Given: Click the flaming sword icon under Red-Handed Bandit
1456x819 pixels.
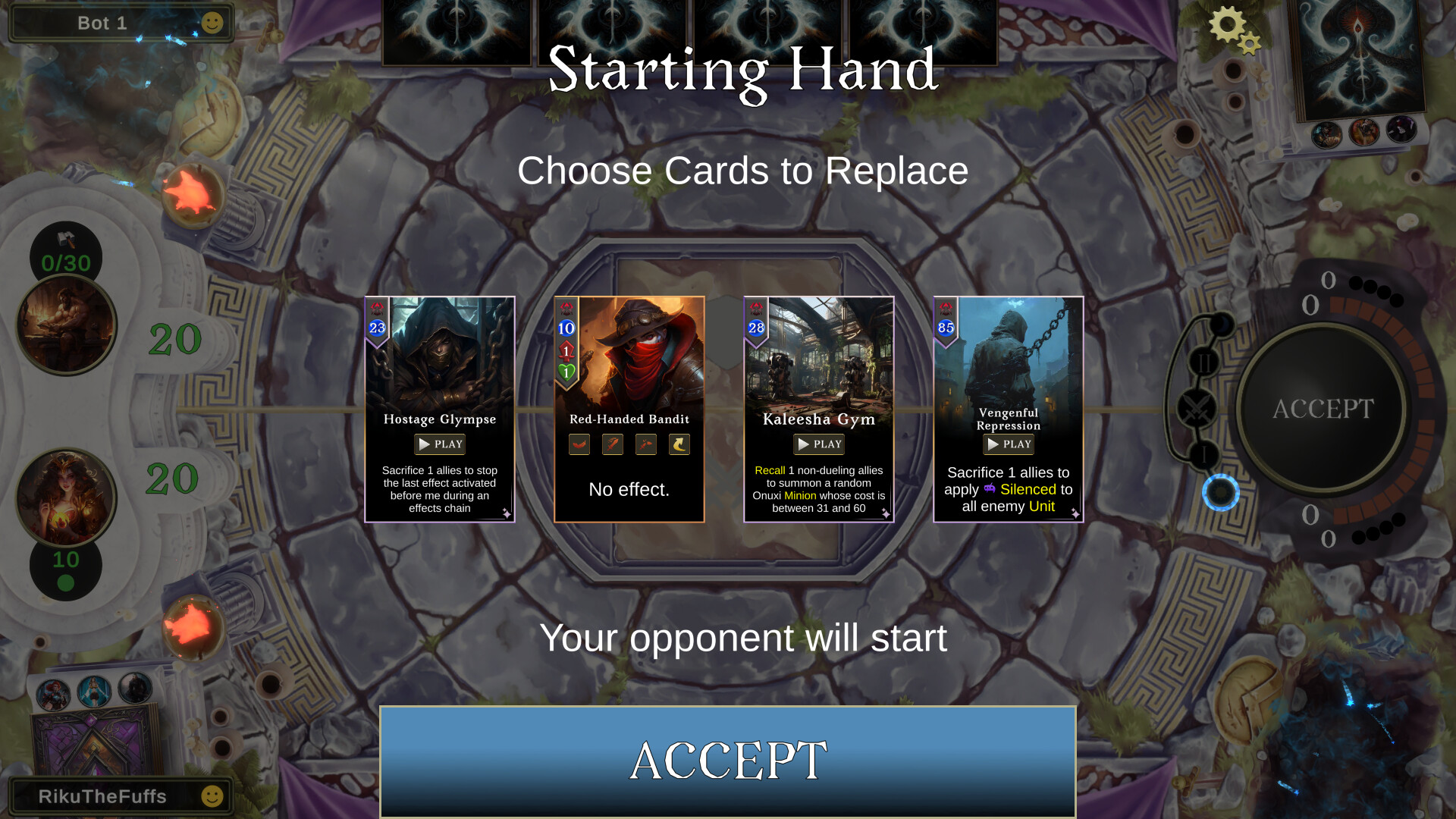Looking at the screenshot, I should coord(613,444).
